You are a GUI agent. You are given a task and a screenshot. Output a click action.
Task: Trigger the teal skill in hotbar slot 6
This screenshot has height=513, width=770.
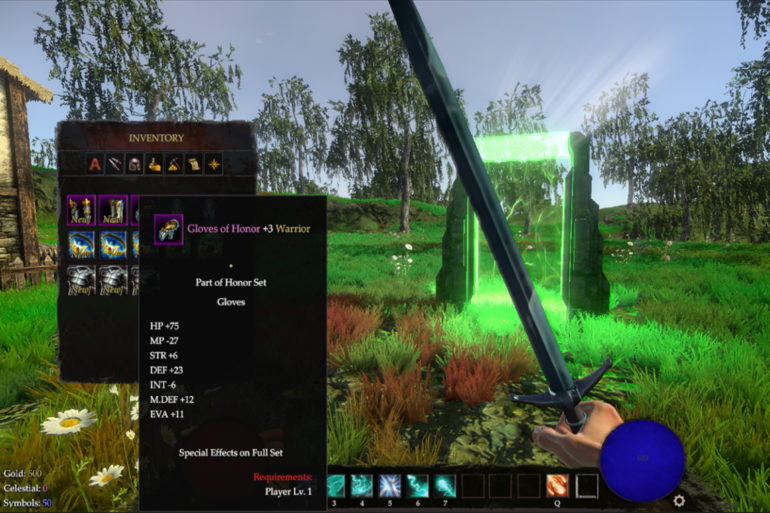[x=417, y=486]
